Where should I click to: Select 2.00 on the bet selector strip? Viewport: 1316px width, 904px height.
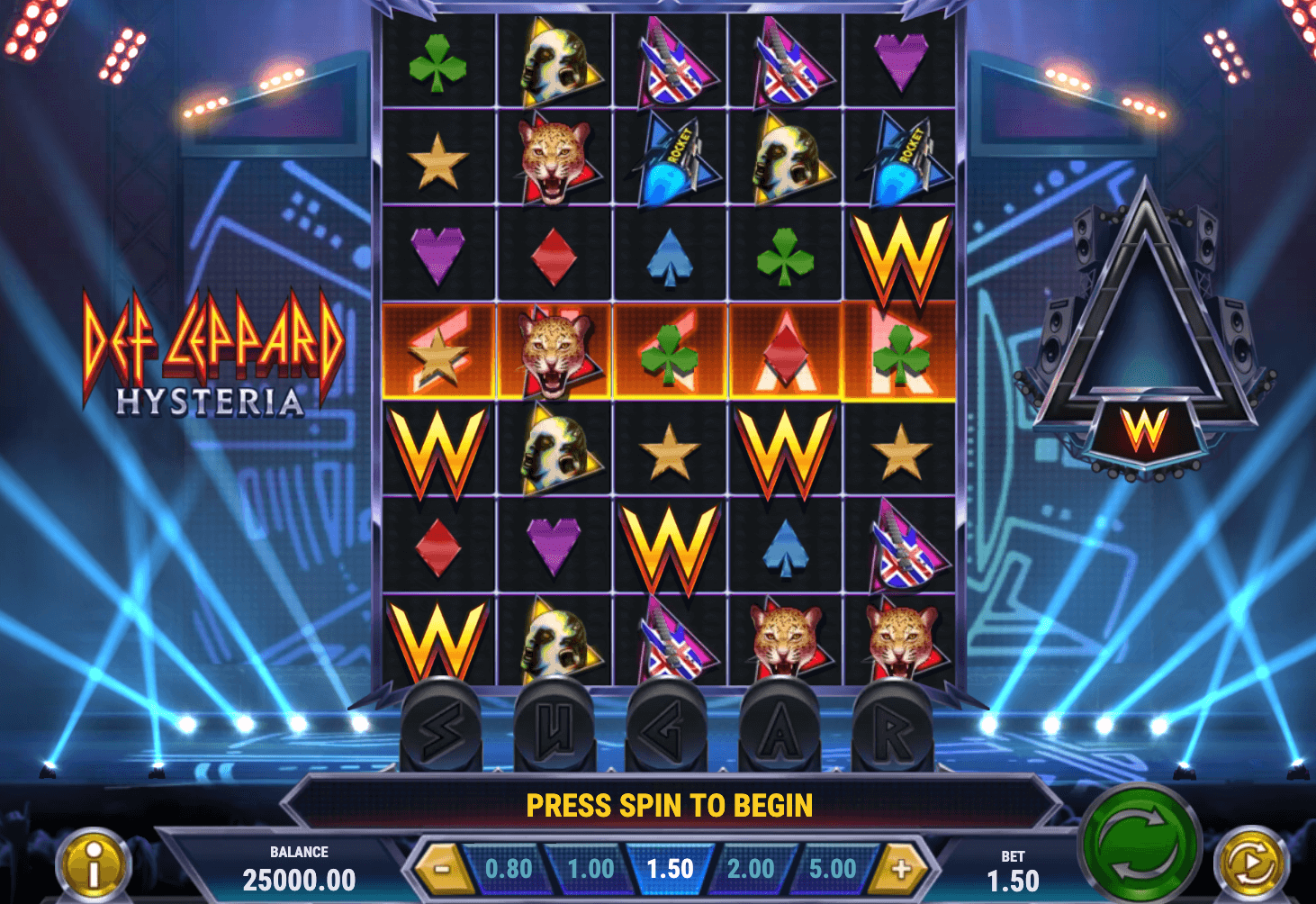coord(751,868)
